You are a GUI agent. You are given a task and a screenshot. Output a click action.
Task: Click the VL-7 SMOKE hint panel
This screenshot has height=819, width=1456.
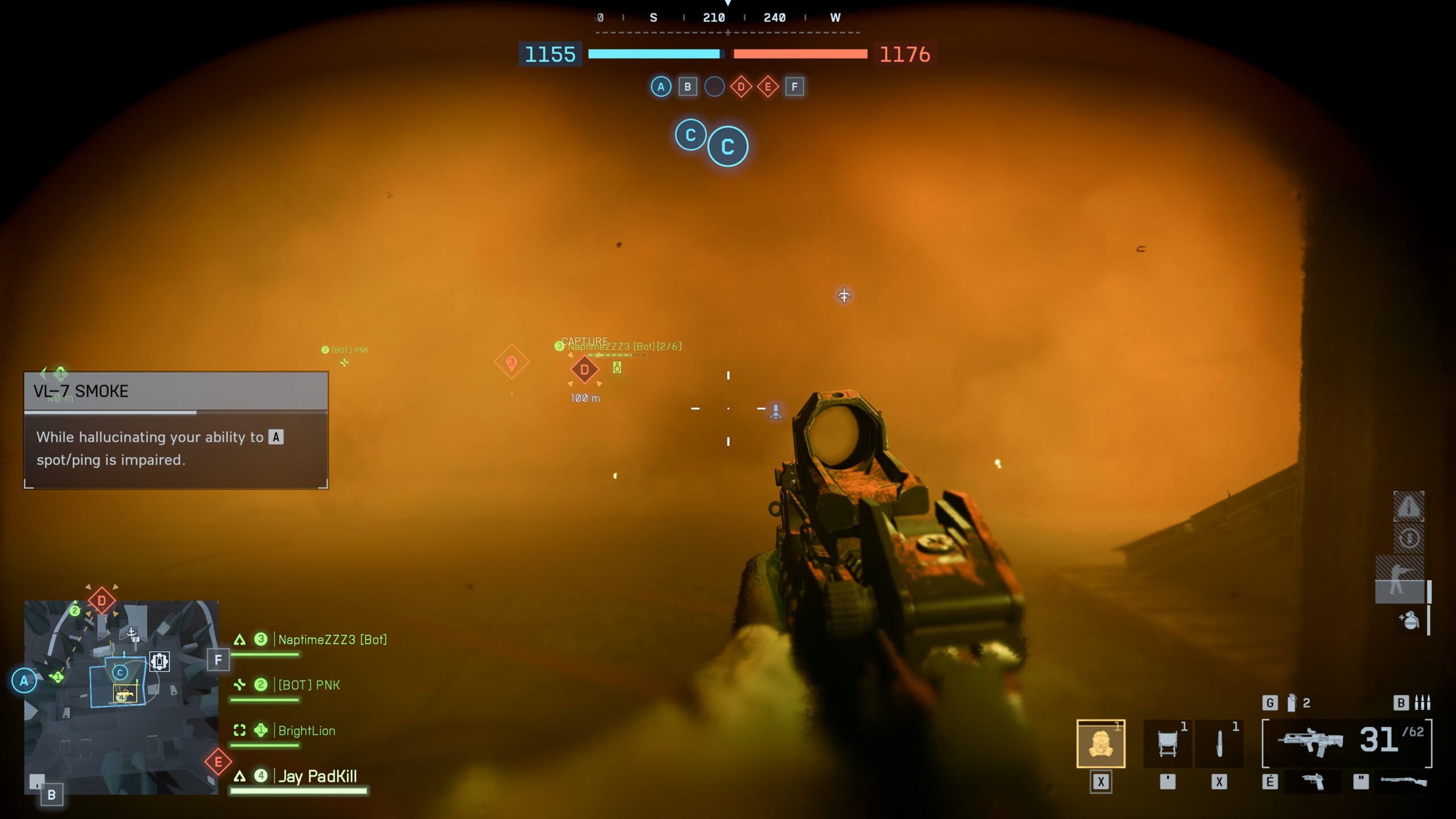176,431
